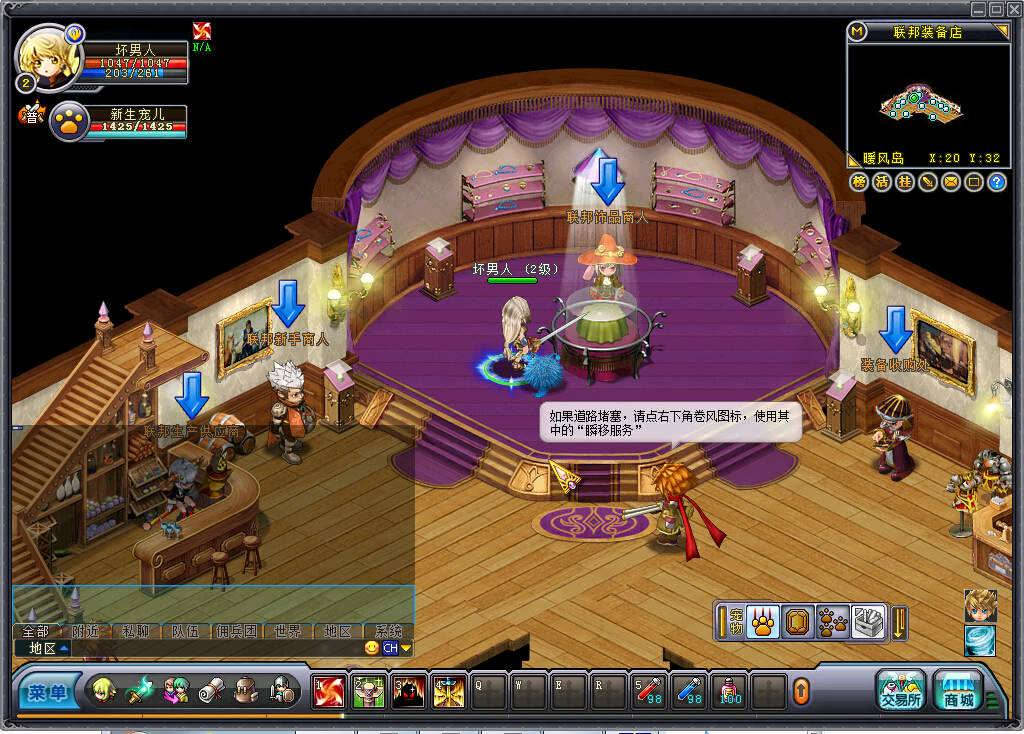This screenshot has width=1024, height=734.
Task: Open the backpack inventory icon
Action: coord(246,691)
